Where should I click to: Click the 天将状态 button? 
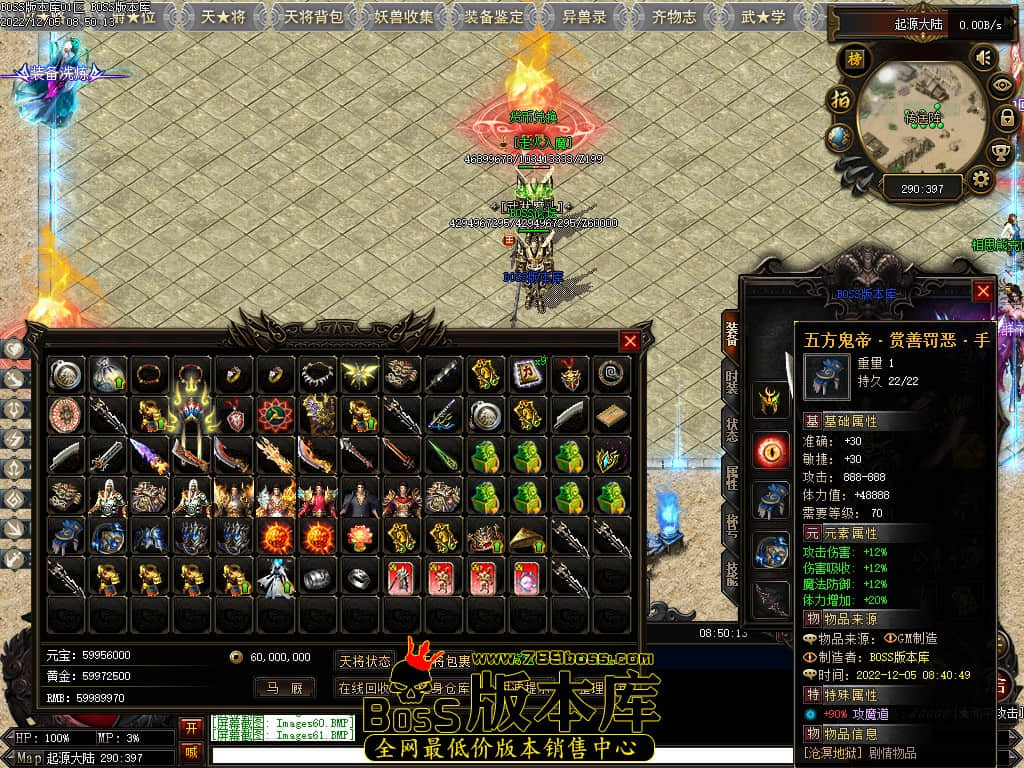coord(364,661)
